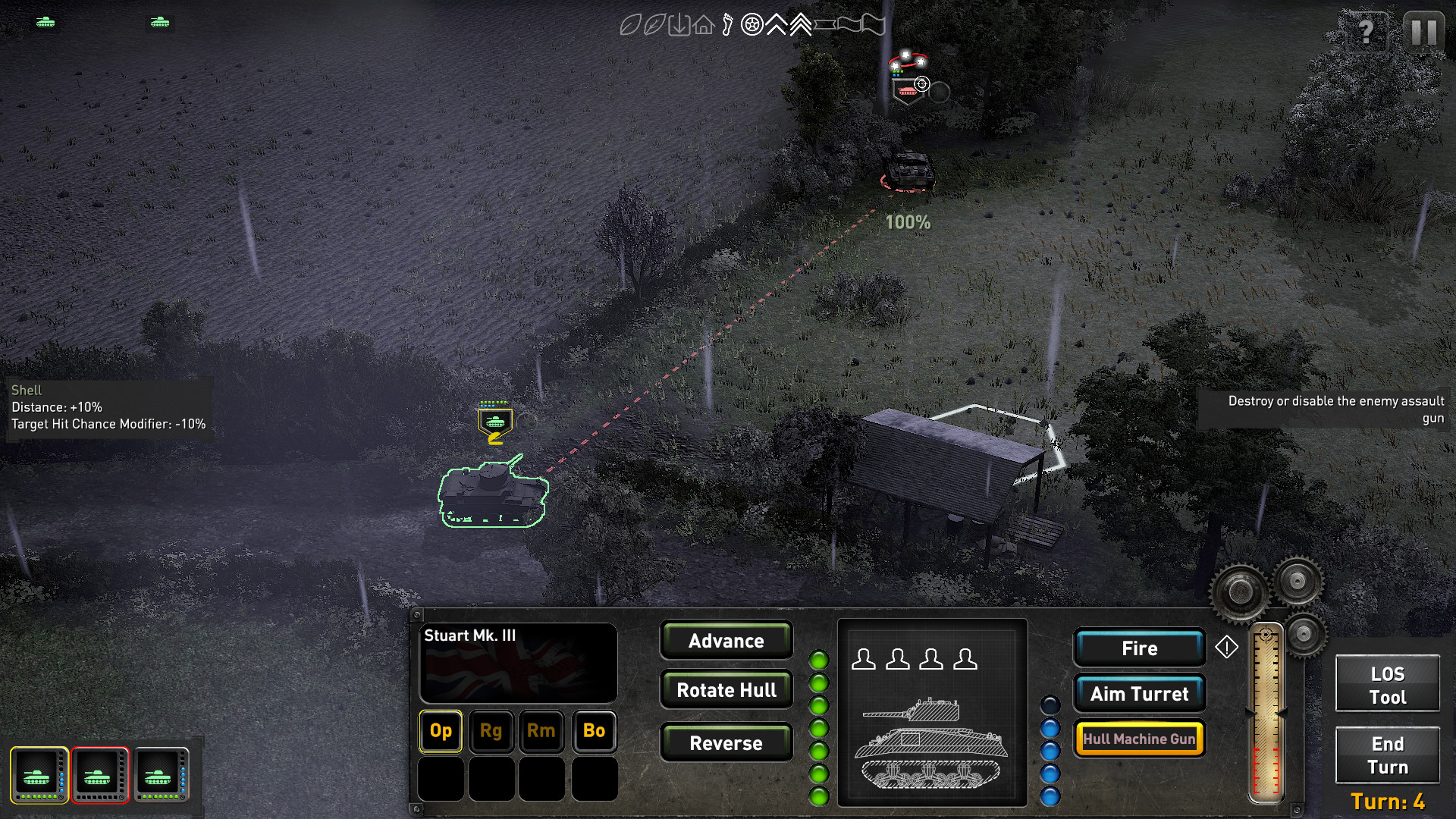Click the footprint movement icon
The image size is (1456, 819).
(727, 24)
